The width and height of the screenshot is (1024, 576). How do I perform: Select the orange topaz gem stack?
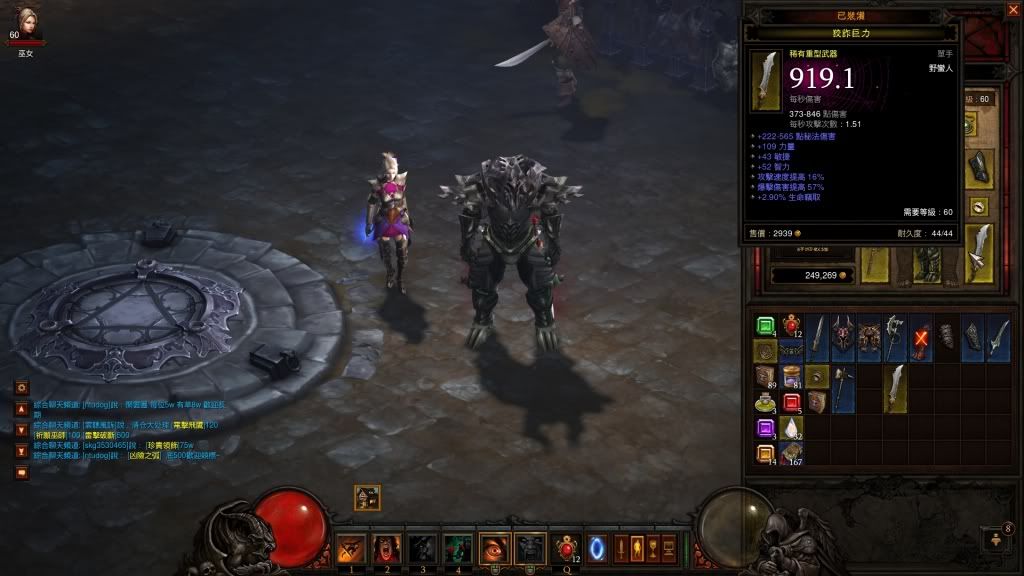[765, 453]
